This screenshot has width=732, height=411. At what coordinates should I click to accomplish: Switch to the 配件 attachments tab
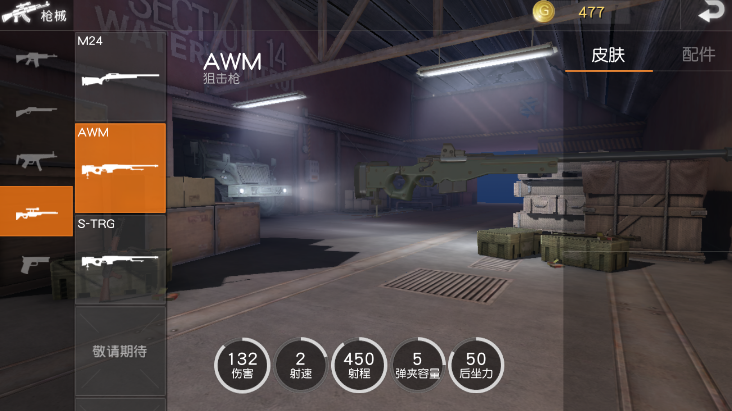pyautogui.click(x=698, y=55)
